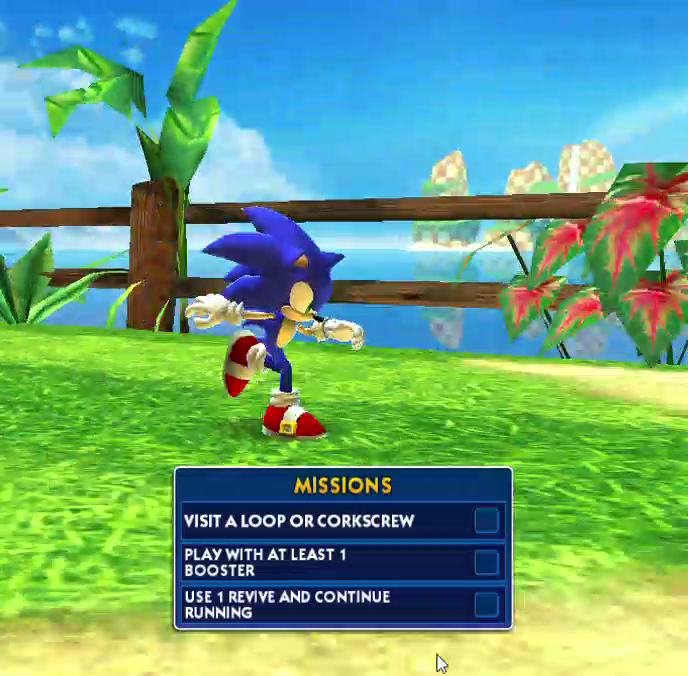
Task: Select the Visit a Loop or Corkscrew mission
Action: 298,521
